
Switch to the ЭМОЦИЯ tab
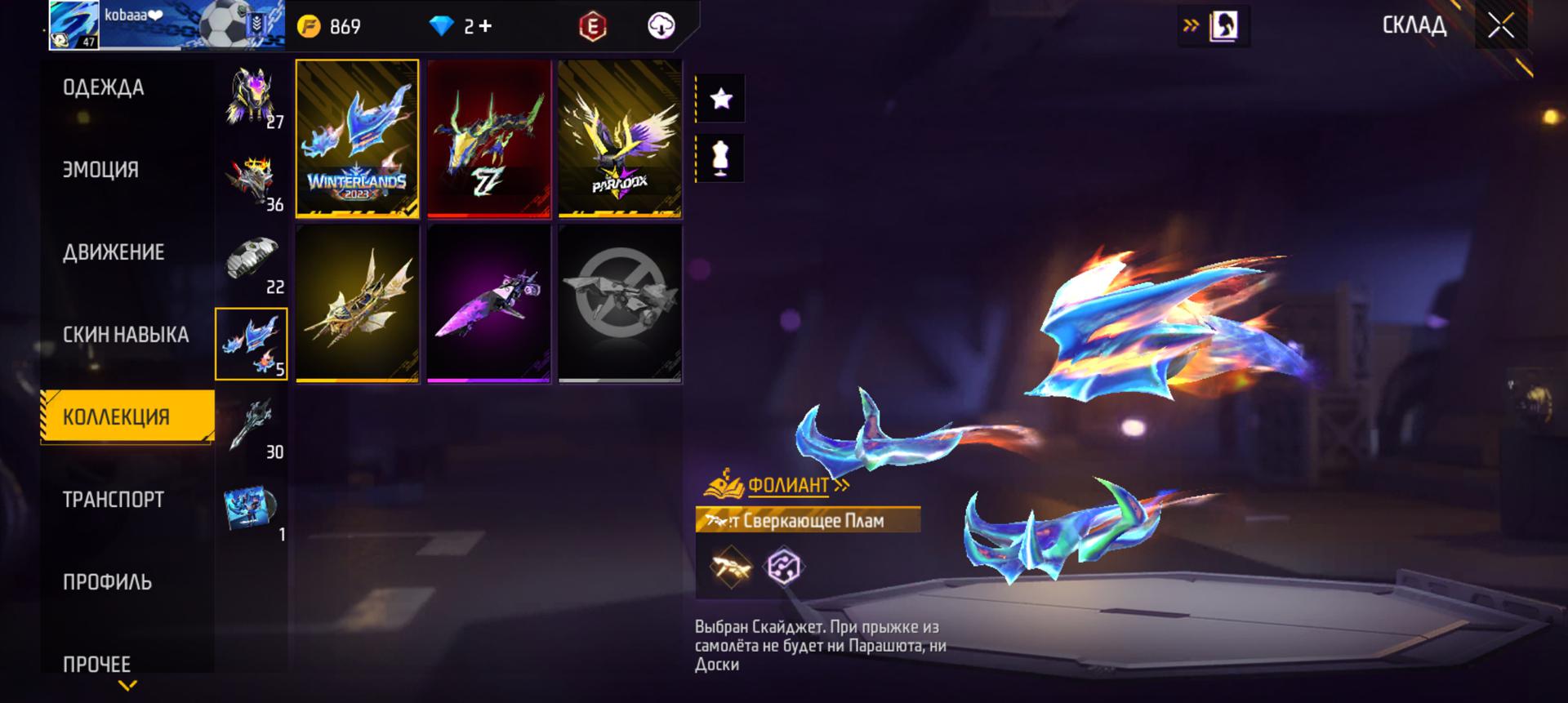click(101, 170)
